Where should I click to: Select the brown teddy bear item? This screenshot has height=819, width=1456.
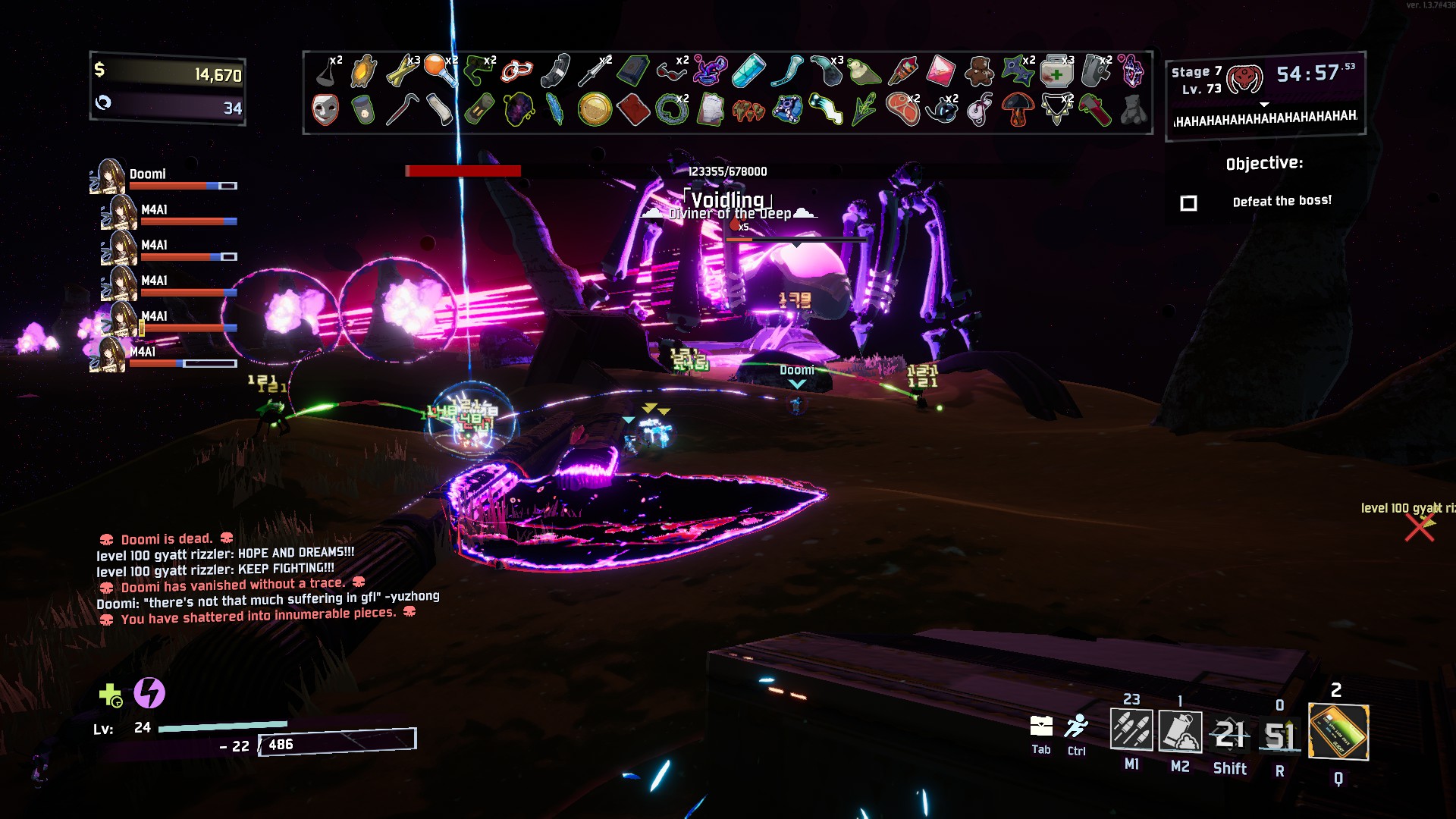[979, 71]
